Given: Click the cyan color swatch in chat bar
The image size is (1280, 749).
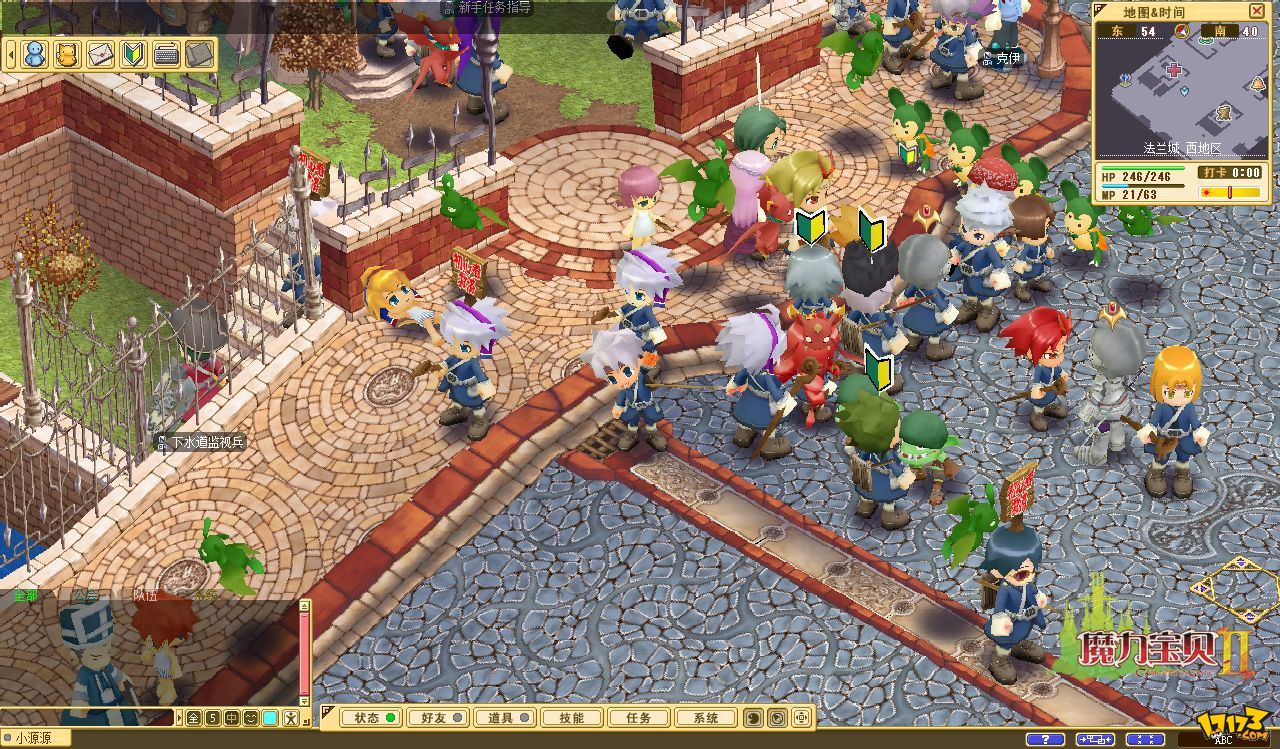Looking at the screenshot, I should coord(270,717).
